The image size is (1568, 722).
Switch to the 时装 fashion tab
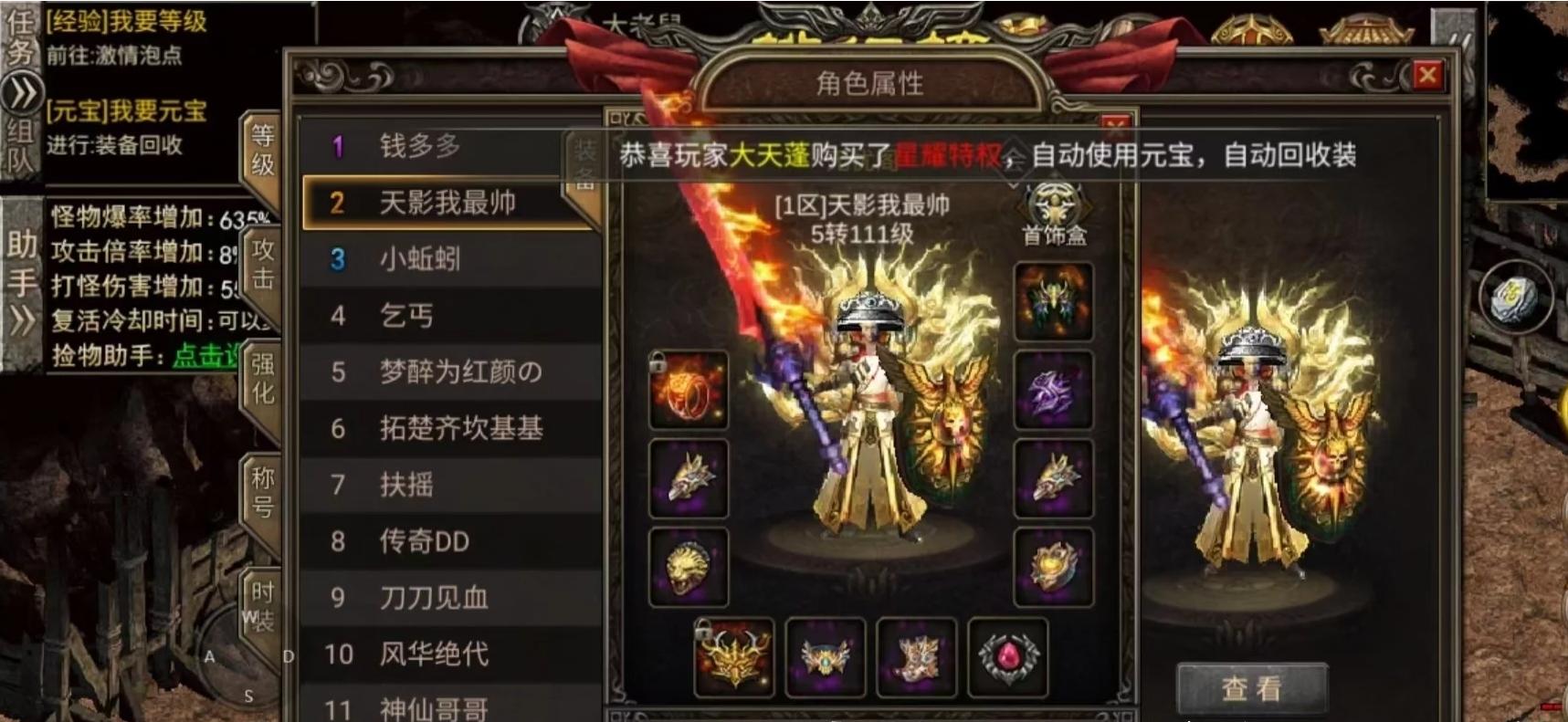[x=260, y=598]
